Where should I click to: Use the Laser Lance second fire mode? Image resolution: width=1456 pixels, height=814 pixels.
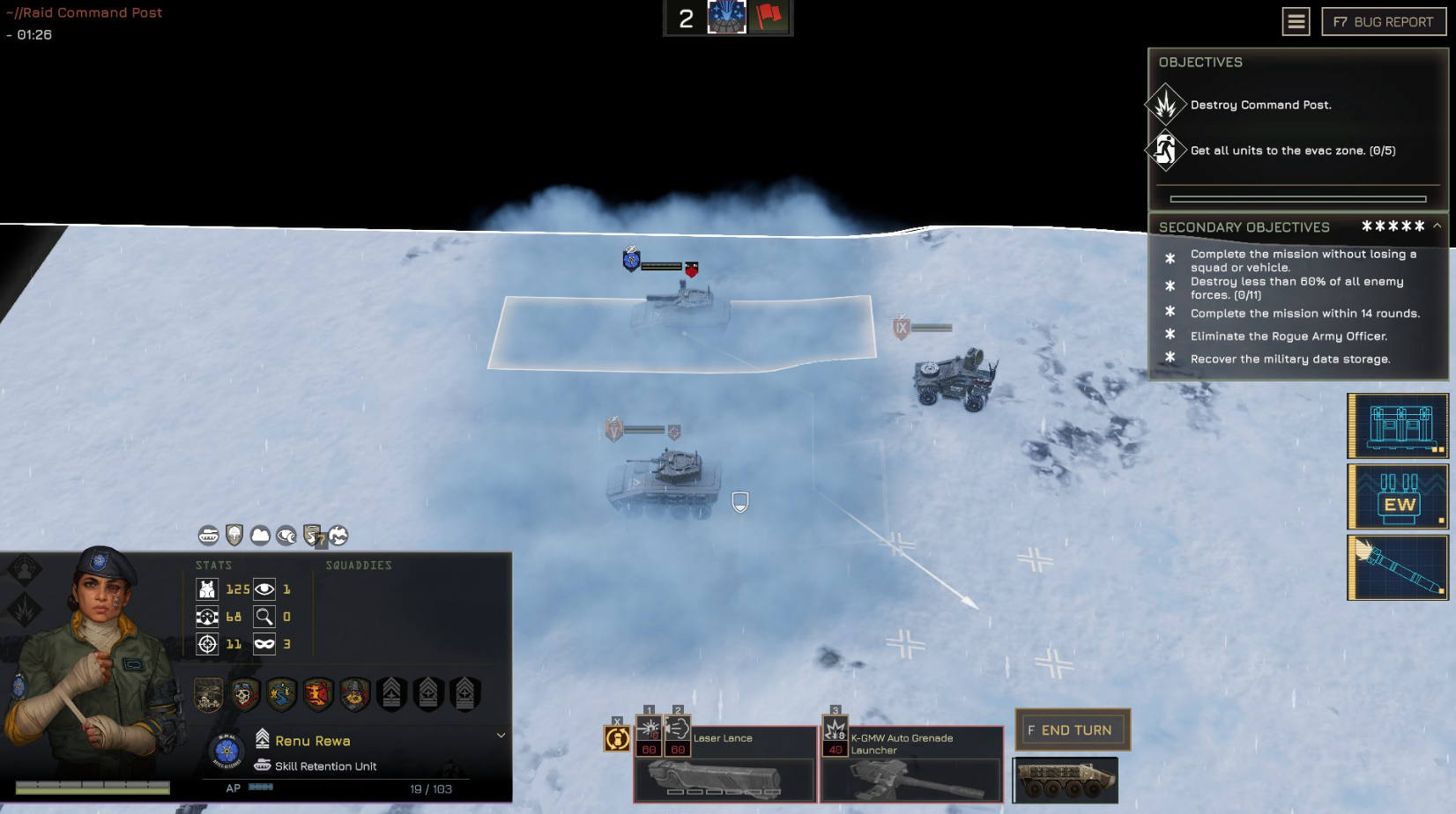click(678, 729)
